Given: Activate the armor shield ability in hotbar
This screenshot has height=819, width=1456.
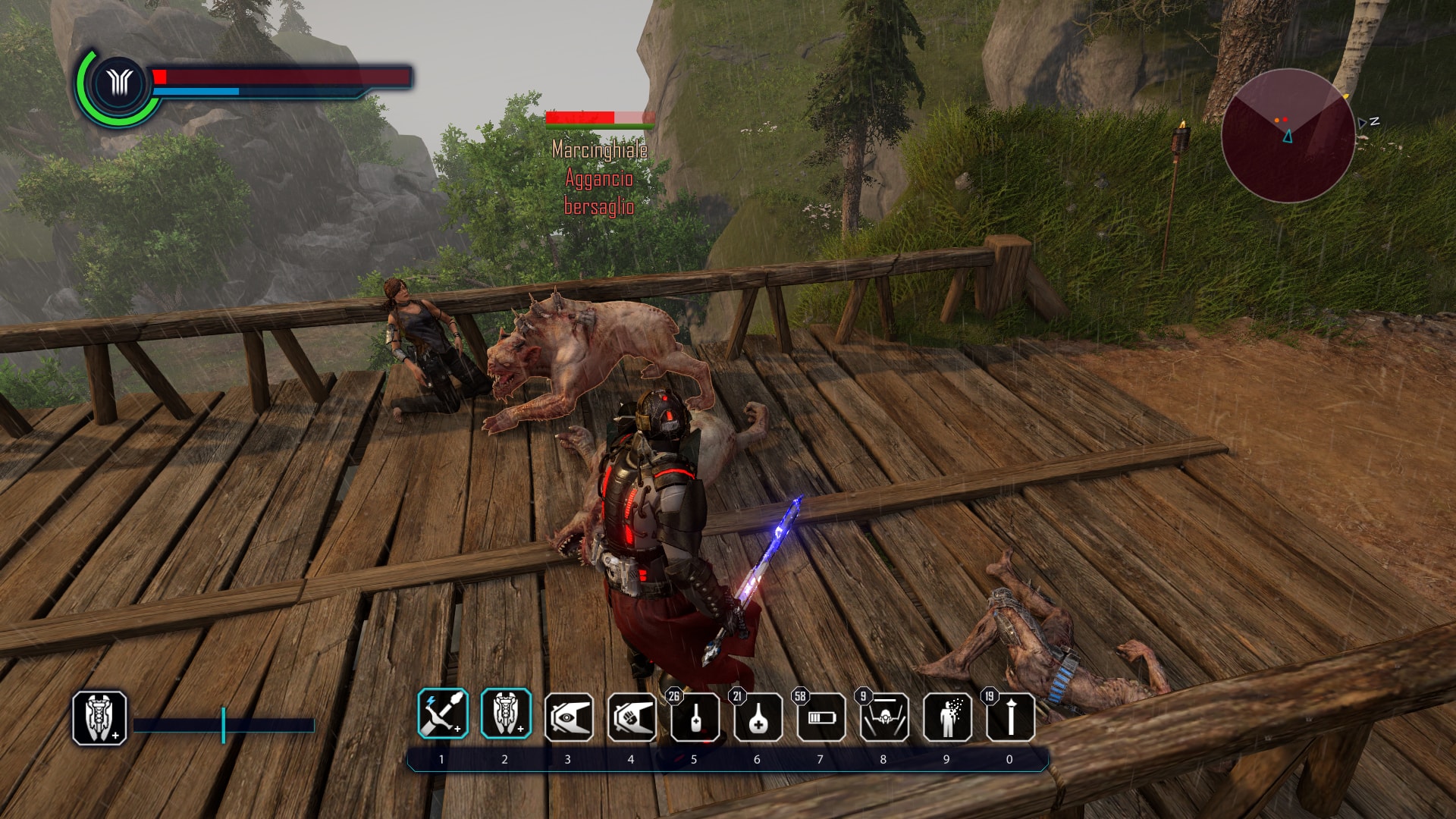Looking at the screenshot, I should [x=506, y=714].
